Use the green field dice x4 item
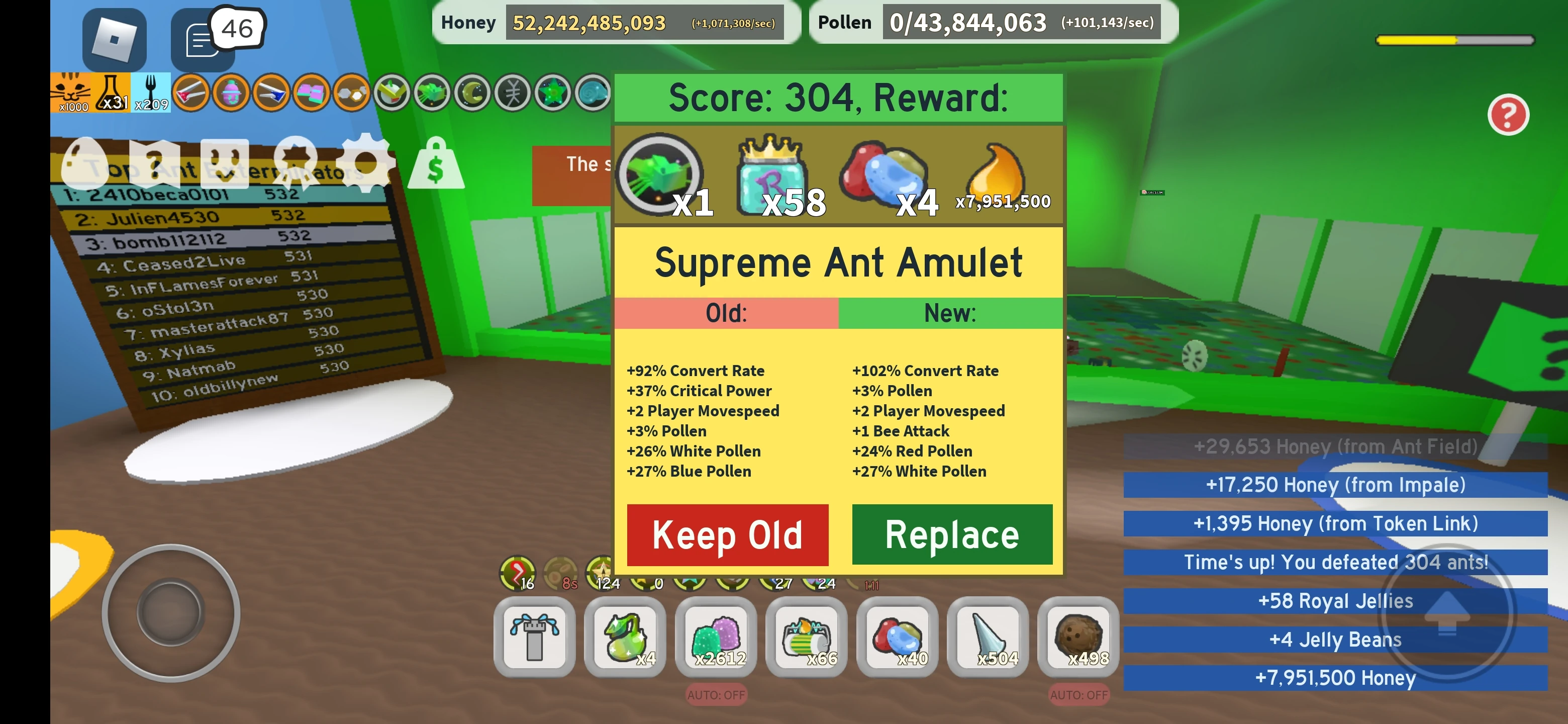The image size is (1568, 724). [624, 638]
